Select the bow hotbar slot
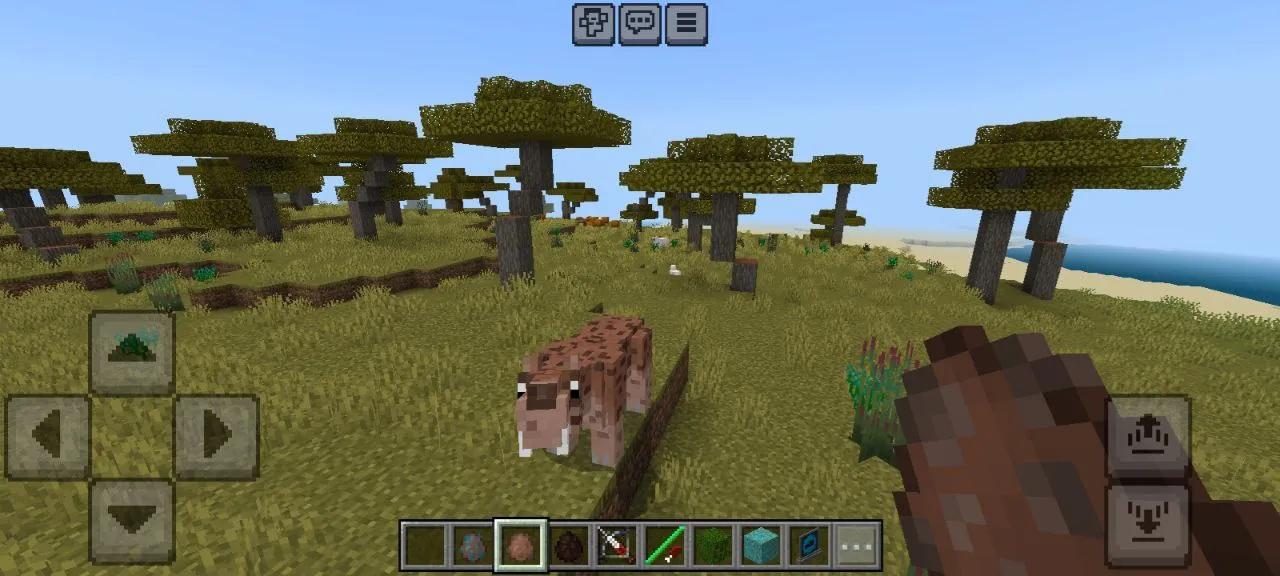 click(617, 545)
